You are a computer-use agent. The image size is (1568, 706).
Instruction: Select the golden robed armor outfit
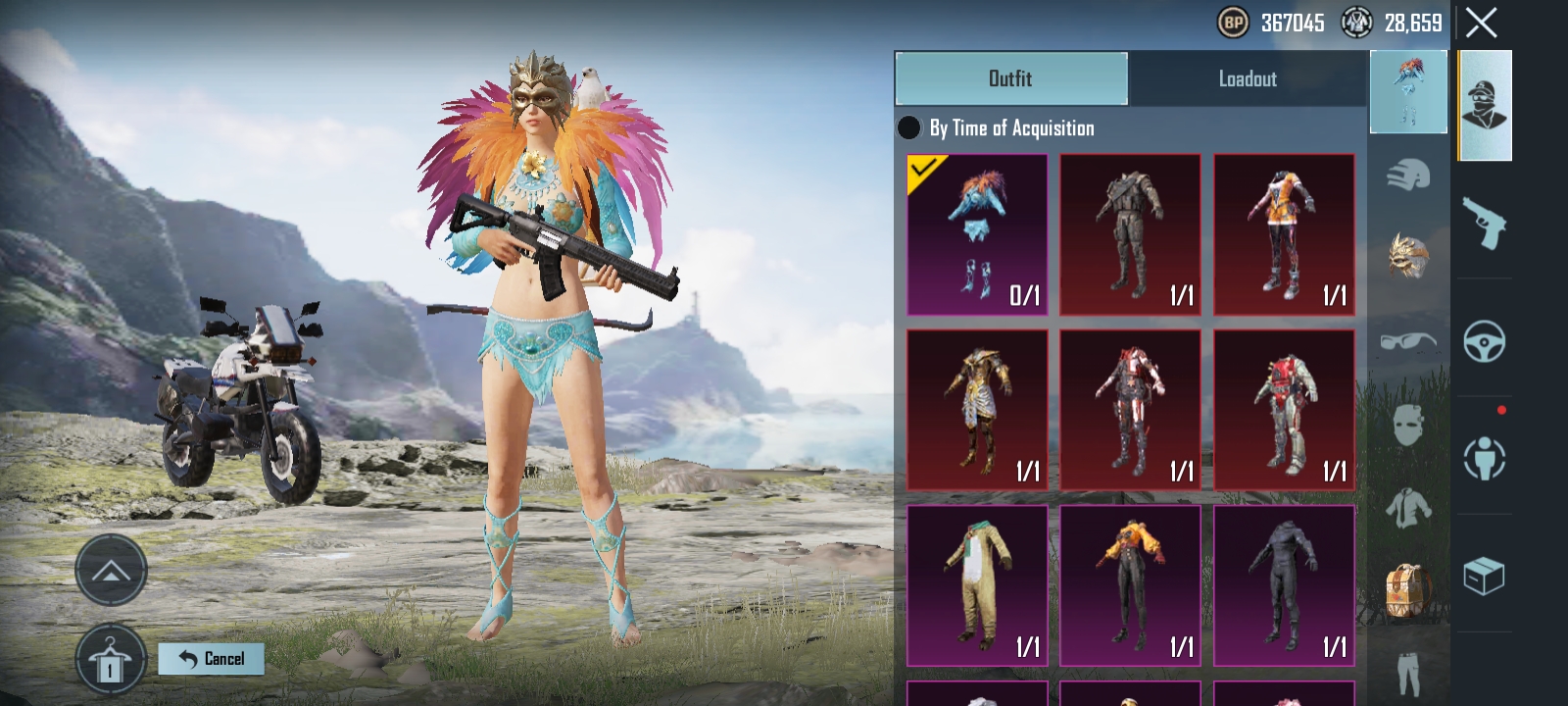[977, 410]
